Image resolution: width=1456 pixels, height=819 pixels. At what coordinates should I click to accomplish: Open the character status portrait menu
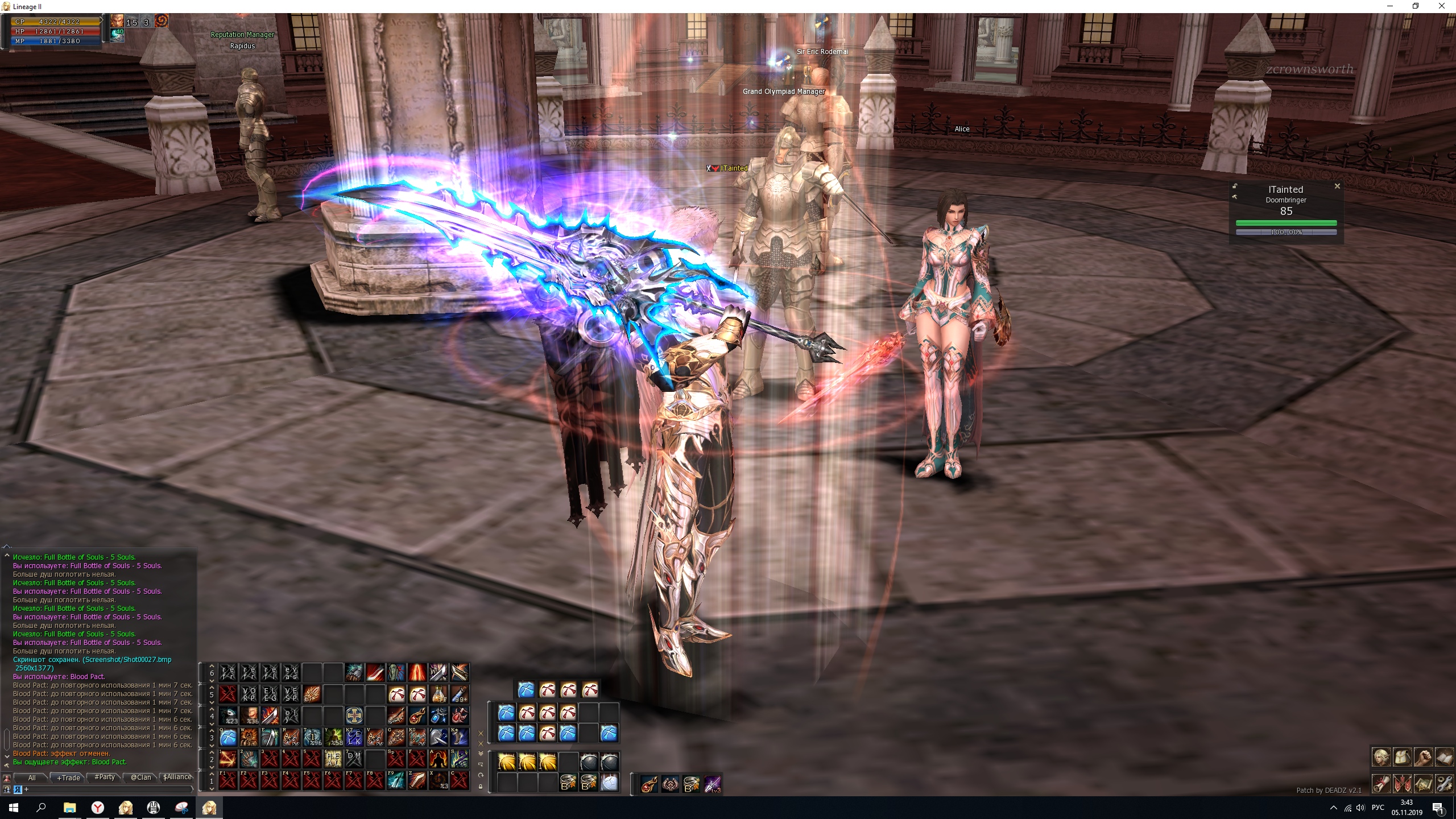pyautogui.click(x=1381, y=758)
